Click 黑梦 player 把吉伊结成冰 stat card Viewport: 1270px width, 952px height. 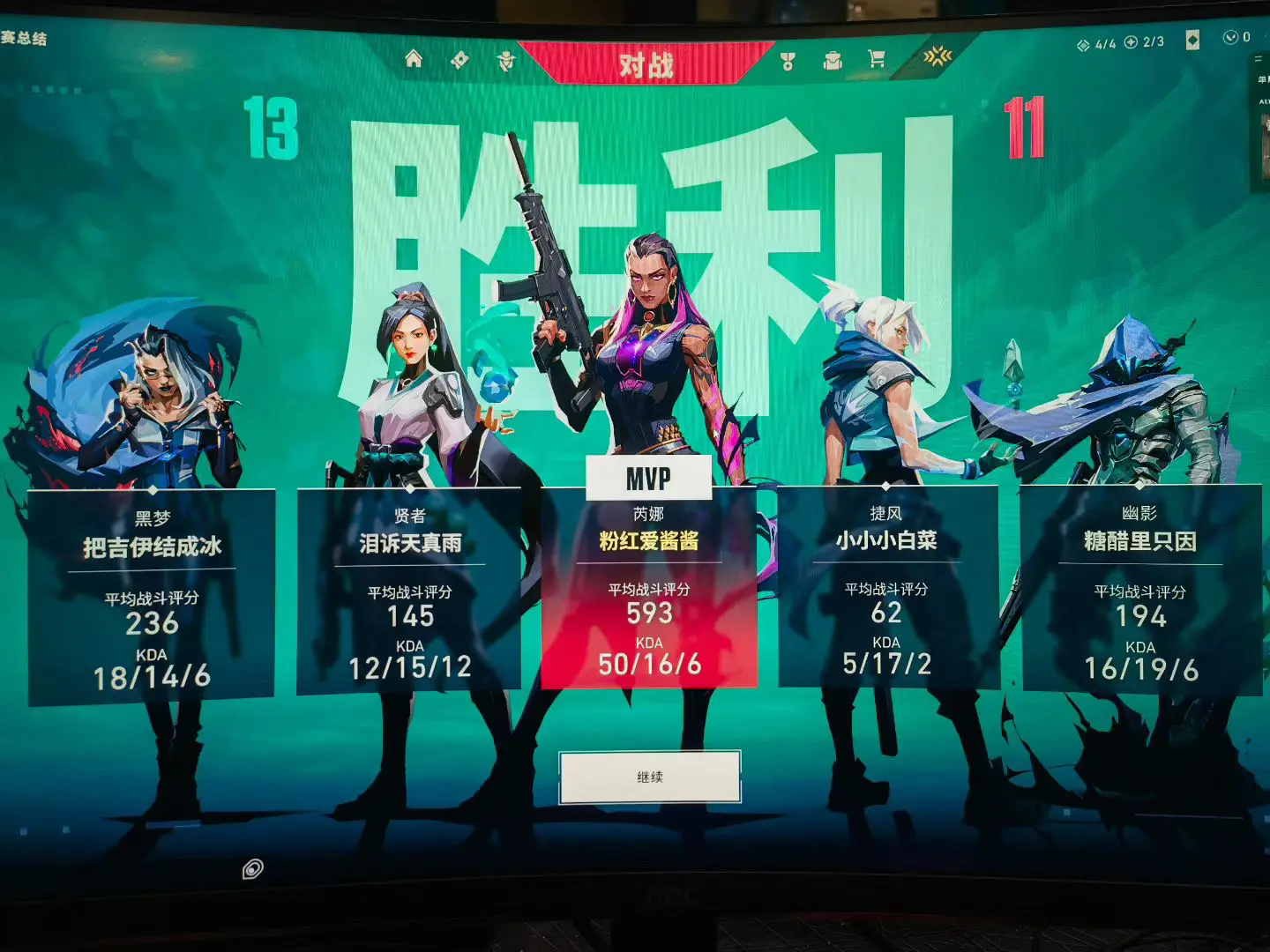pos(150,591)
